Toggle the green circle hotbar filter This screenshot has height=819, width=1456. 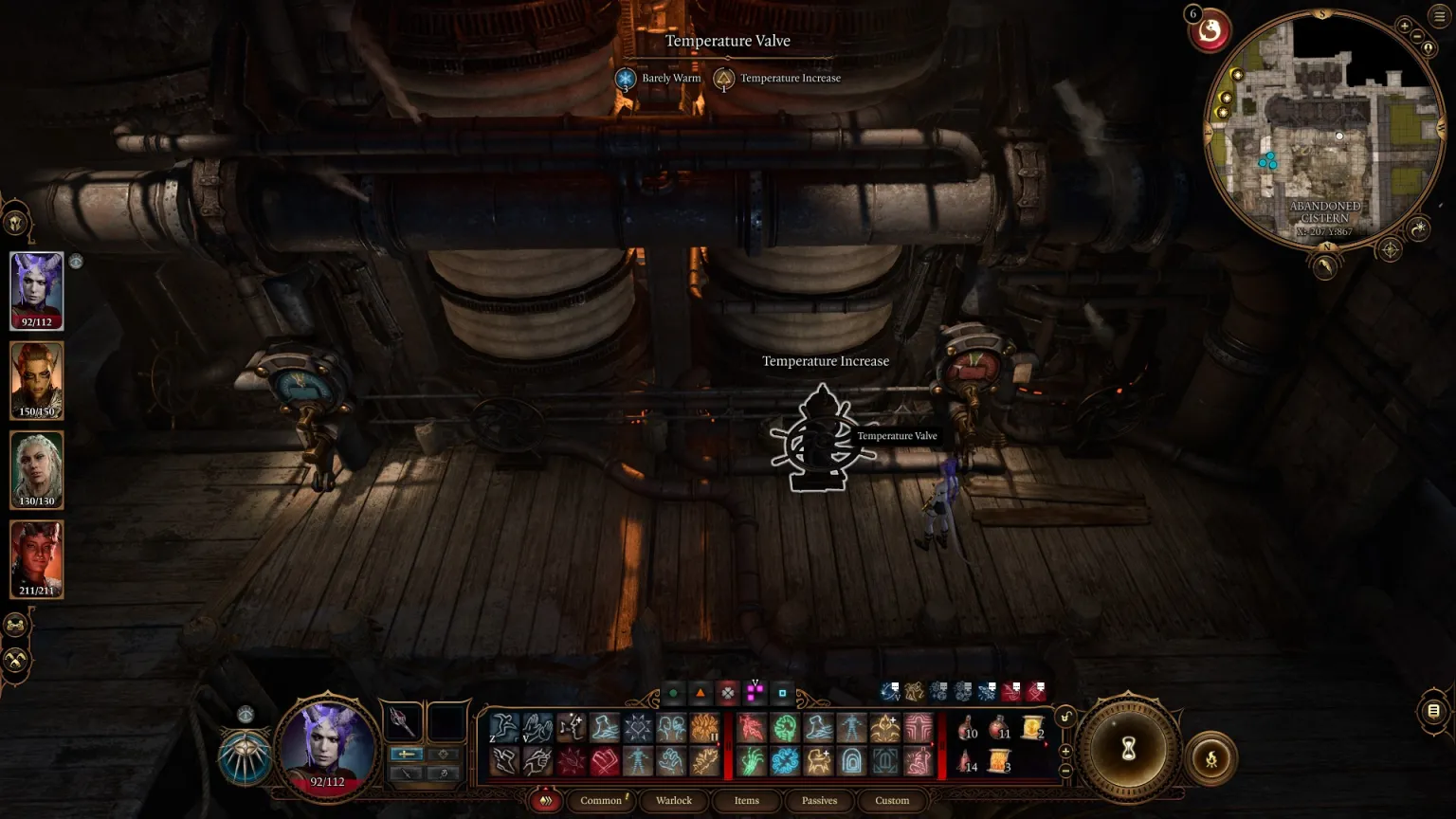674,693
